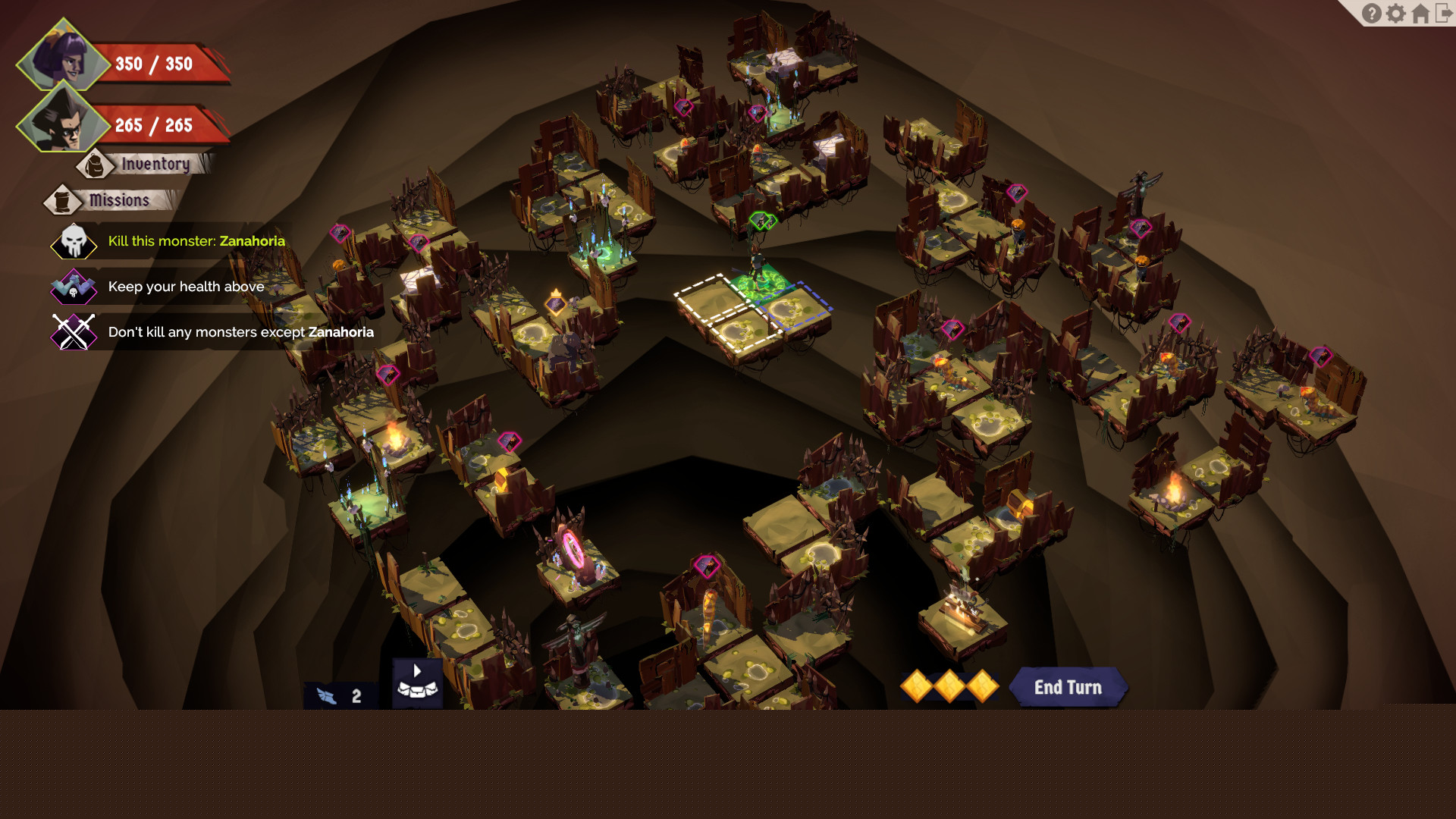Choose the white dashed-outlined floor tile
The height and width of the screenshot is (819, 1456).
713,300
